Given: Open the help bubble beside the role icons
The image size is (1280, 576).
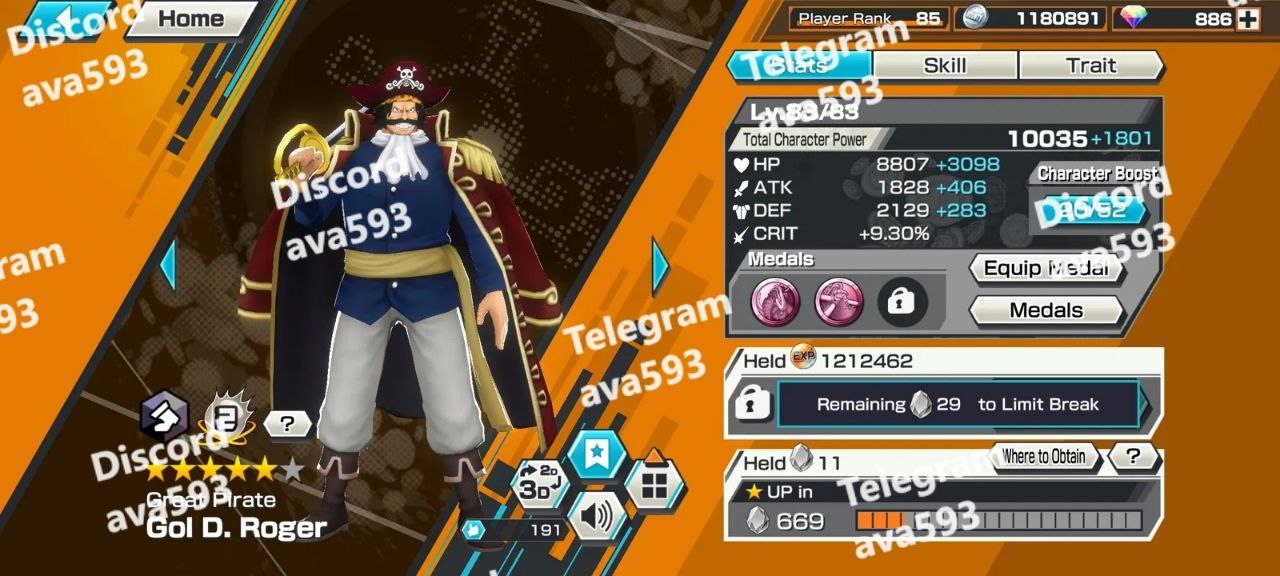Looking at the screenshot, I should 288,424.
